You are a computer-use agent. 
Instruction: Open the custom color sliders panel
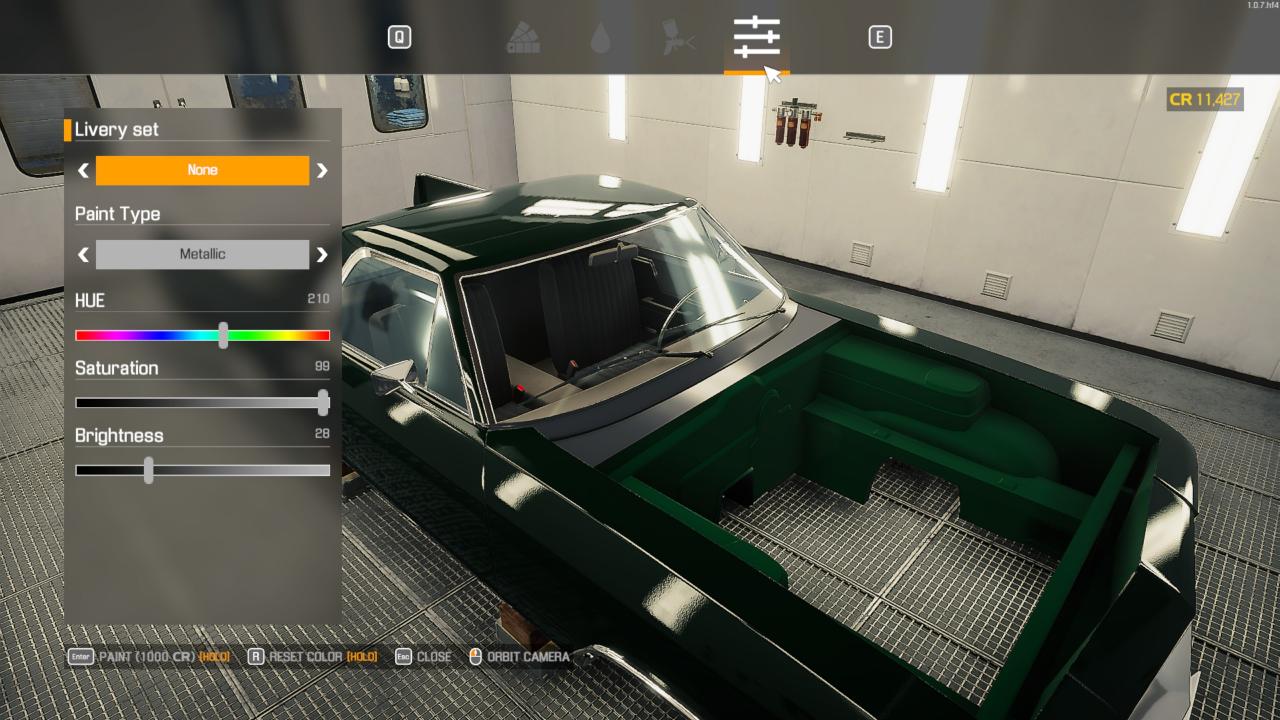click(x=755, y=37)
